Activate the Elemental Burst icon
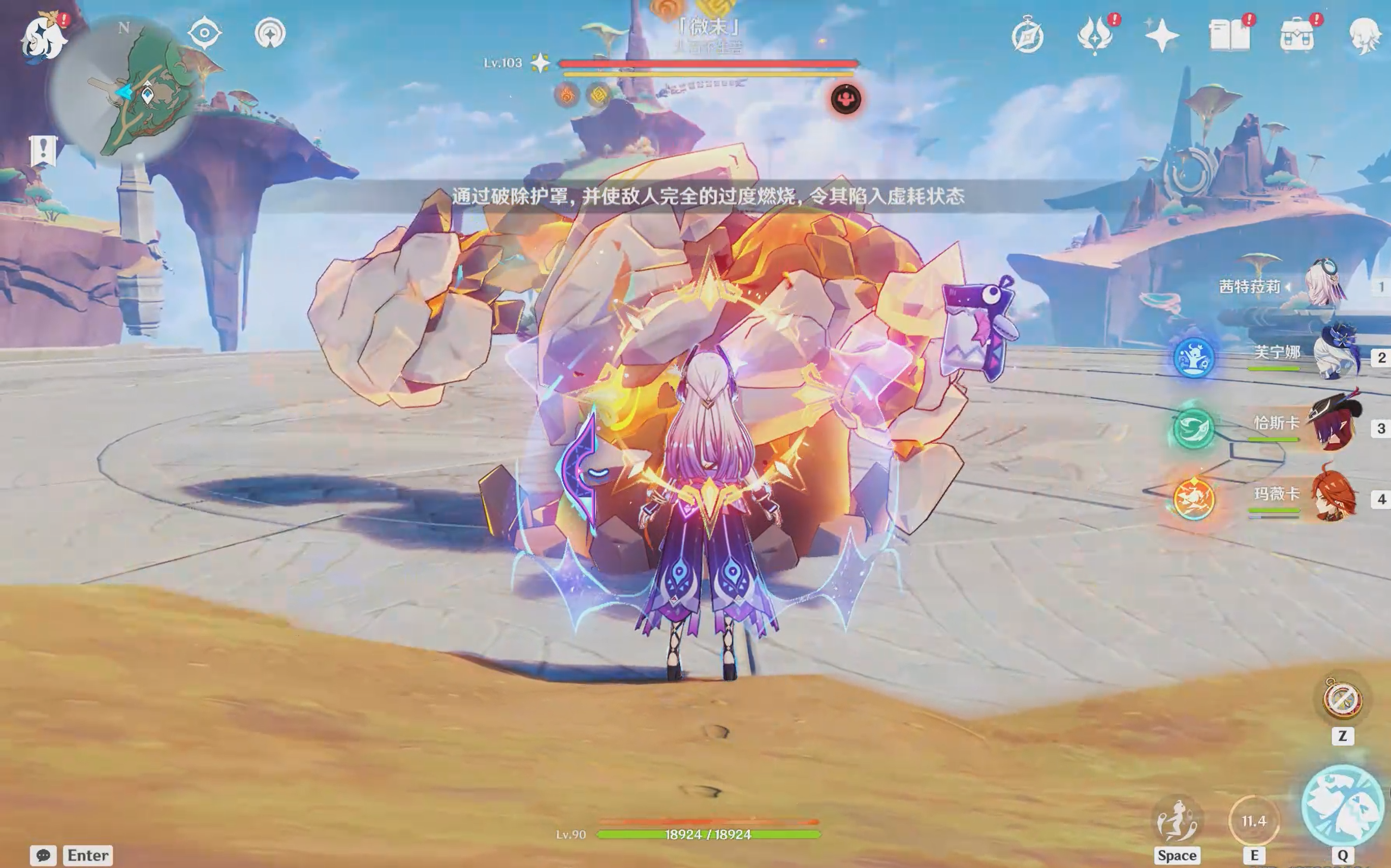 (1342, 806)
